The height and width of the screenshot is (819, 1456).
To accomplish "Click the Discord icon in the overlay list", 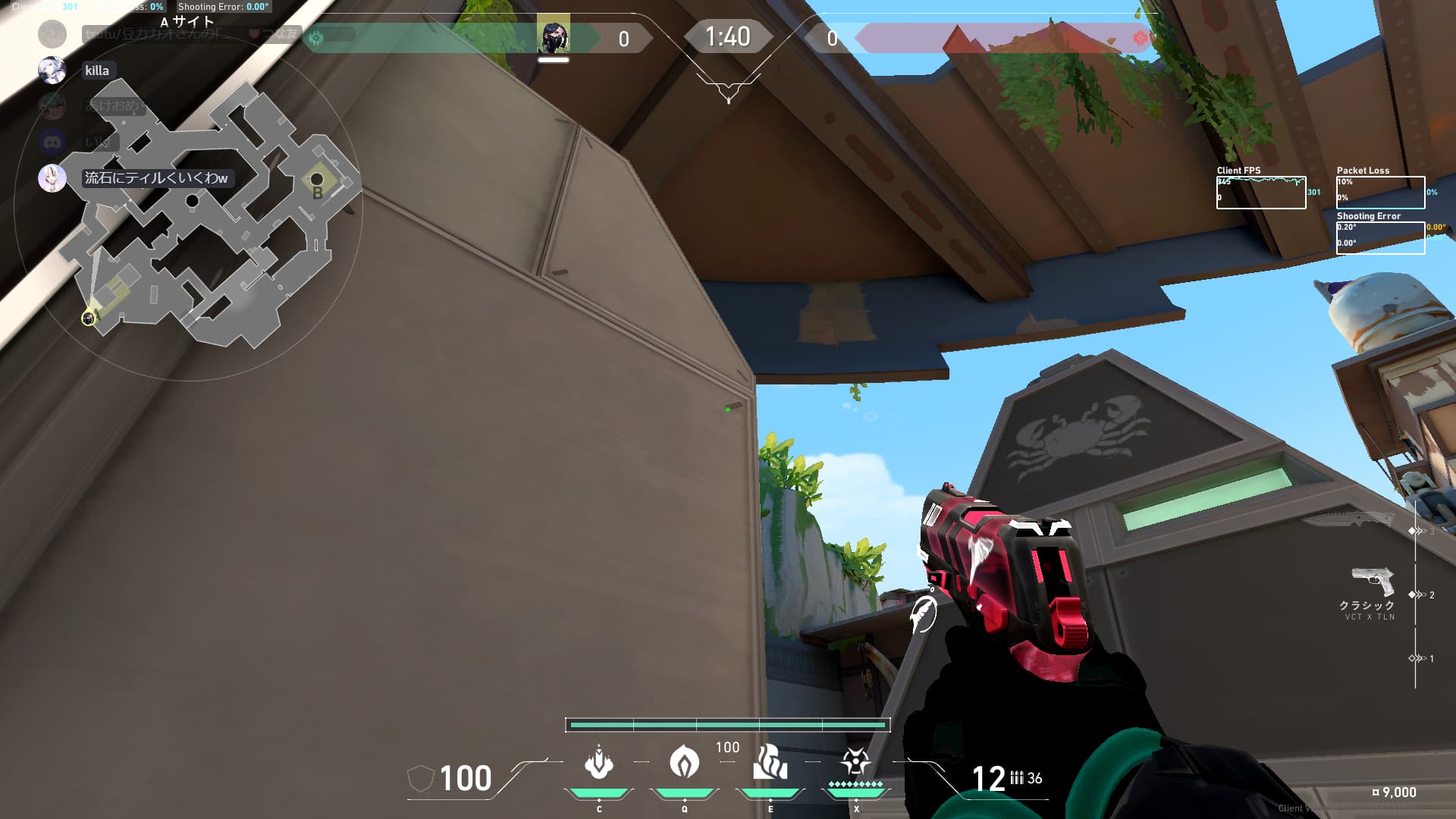I will pyautogui.click(x=52, y=142).
